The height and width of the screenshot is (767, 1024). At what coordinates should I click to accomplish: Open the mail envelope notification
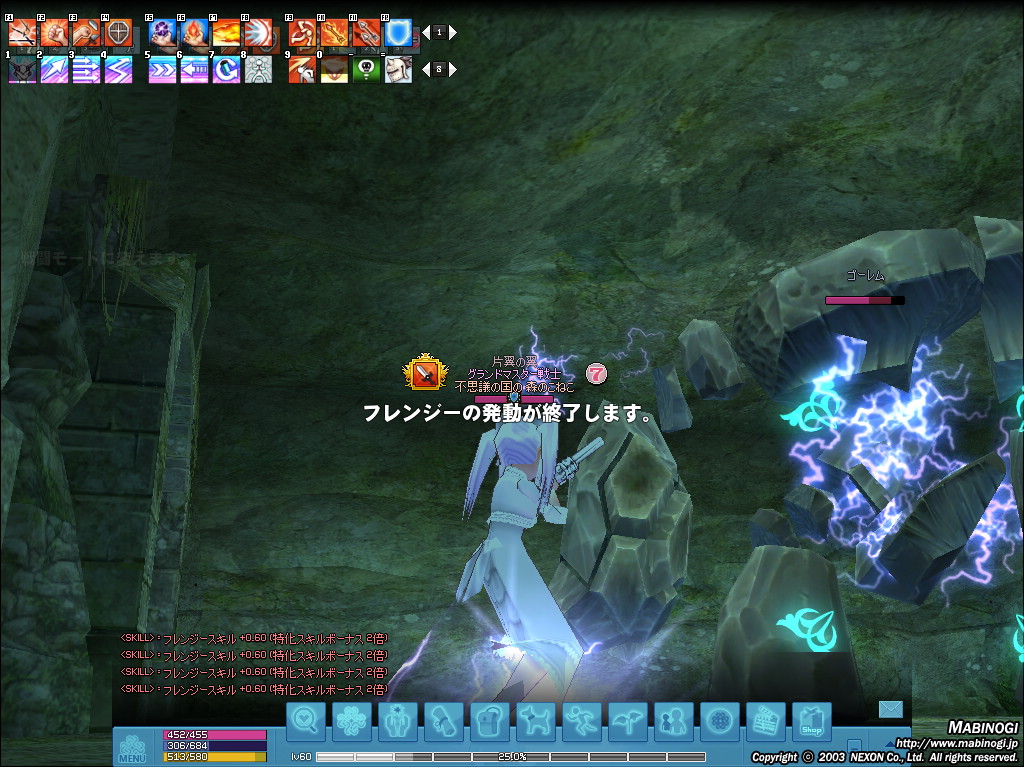(890, 709)
